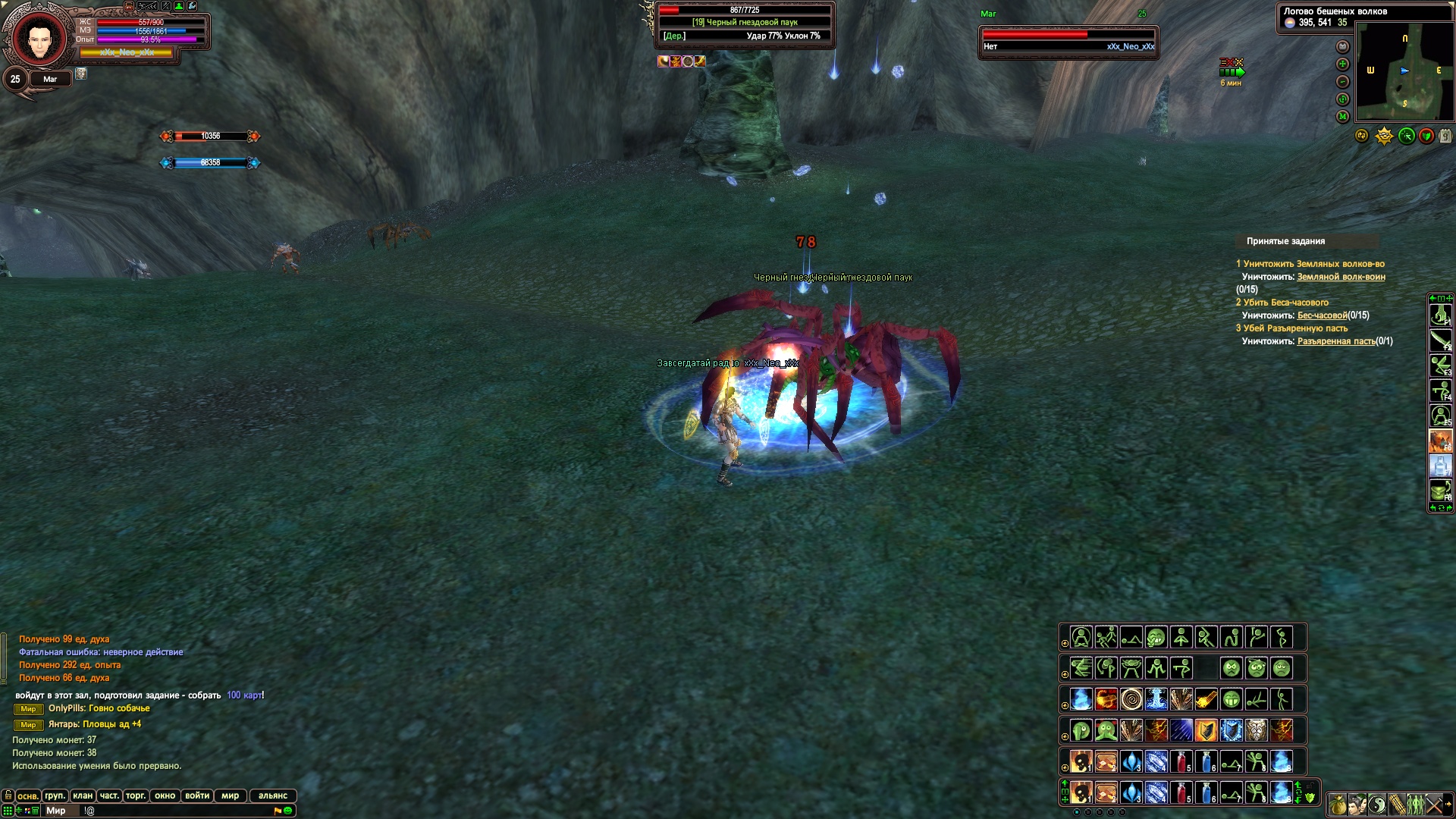This screenshot has width=1456, height=819.
Task: Select the альянс chat tab
Action: click(x=273, y=795)
